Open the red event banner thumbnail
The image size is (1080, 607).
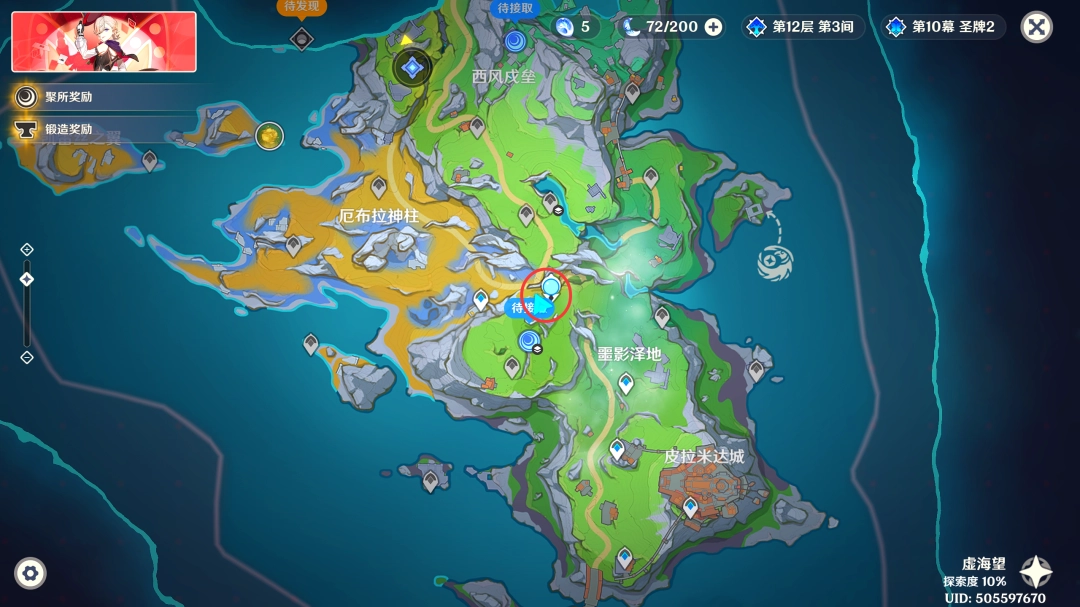pyautogui.click(x=104, y=42)
